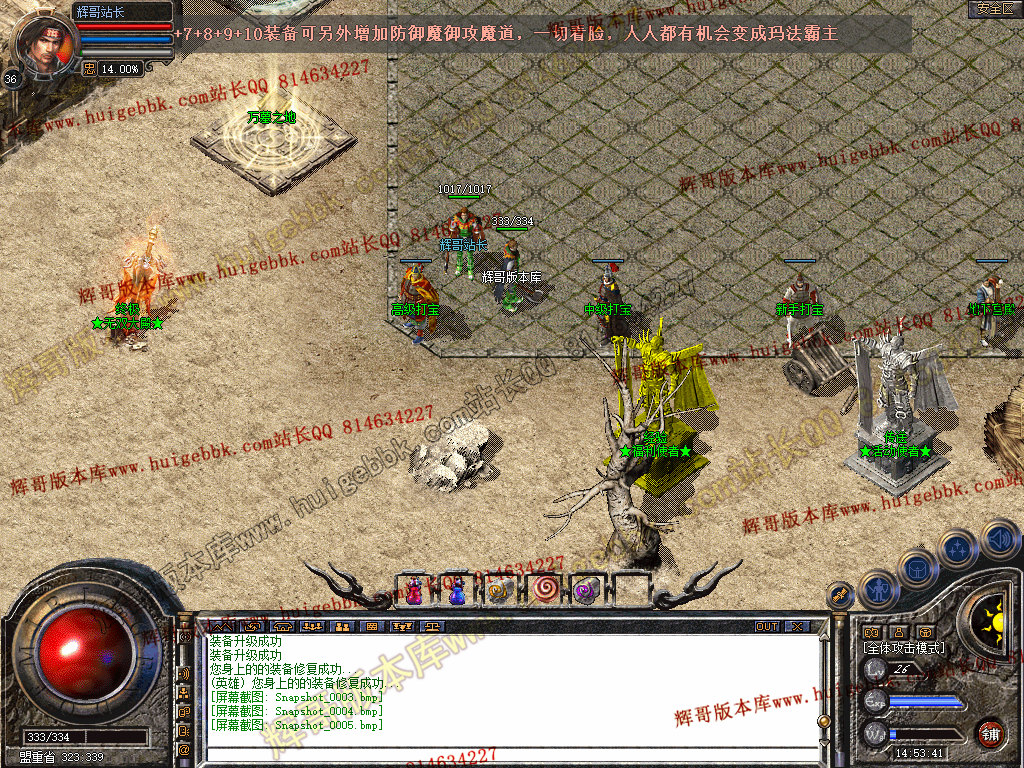Open the bag inventory round button
Viewport: 1024px width, 768px height.
coord(917,567)
